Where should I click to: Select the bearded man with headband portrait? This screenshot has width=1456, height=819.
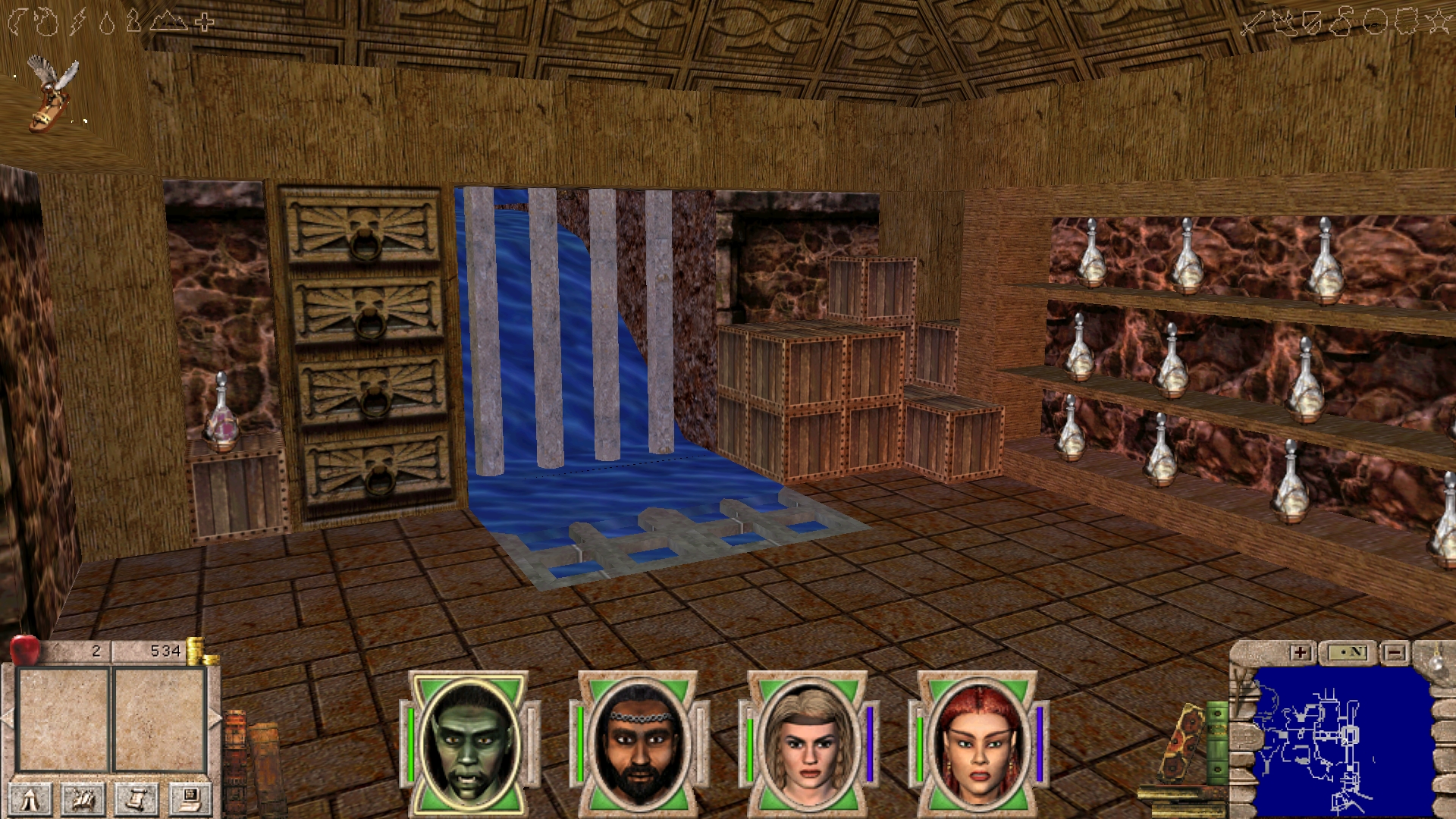pos(639,743)
